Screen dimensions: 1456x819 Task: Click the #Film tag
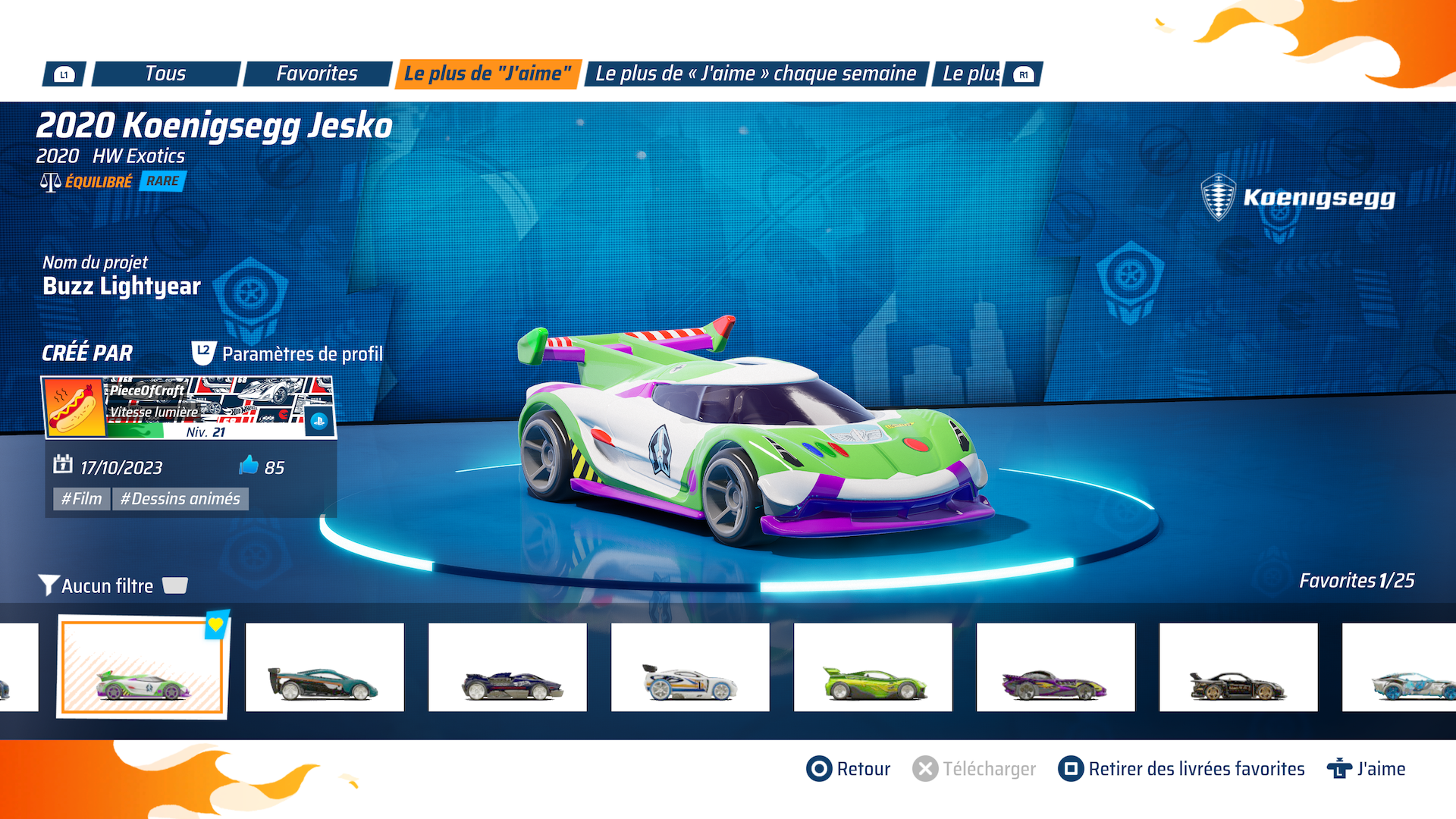tap(81, 499)
